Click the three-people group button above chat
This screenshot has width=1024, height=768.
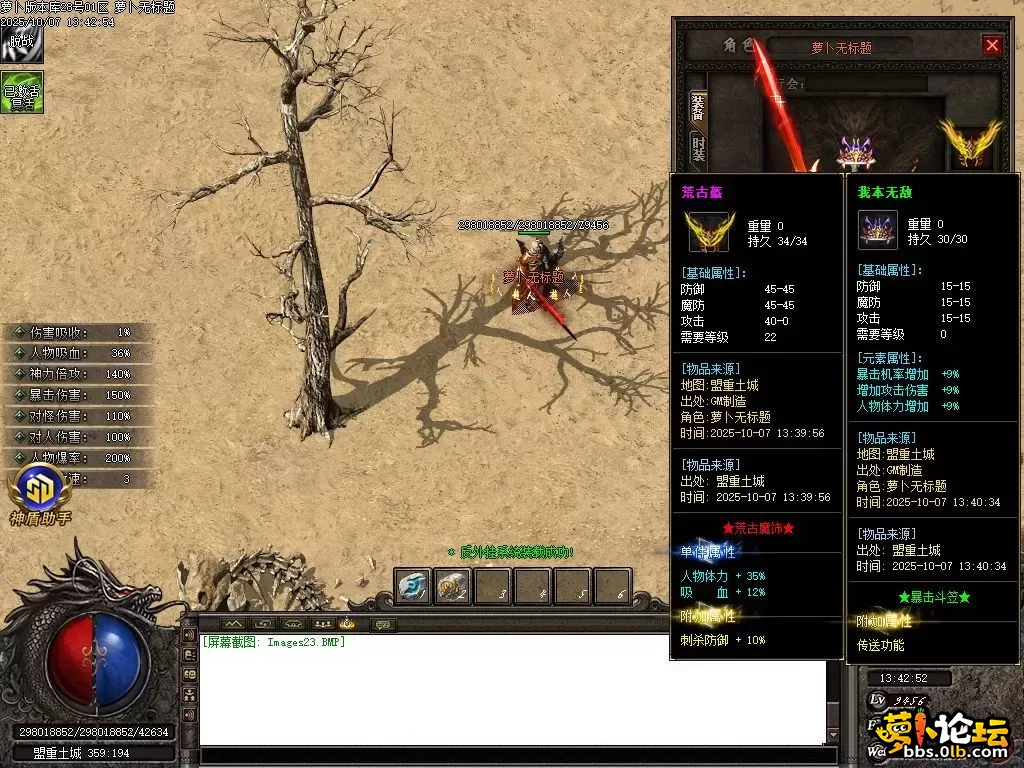click(x=321, y=624)
